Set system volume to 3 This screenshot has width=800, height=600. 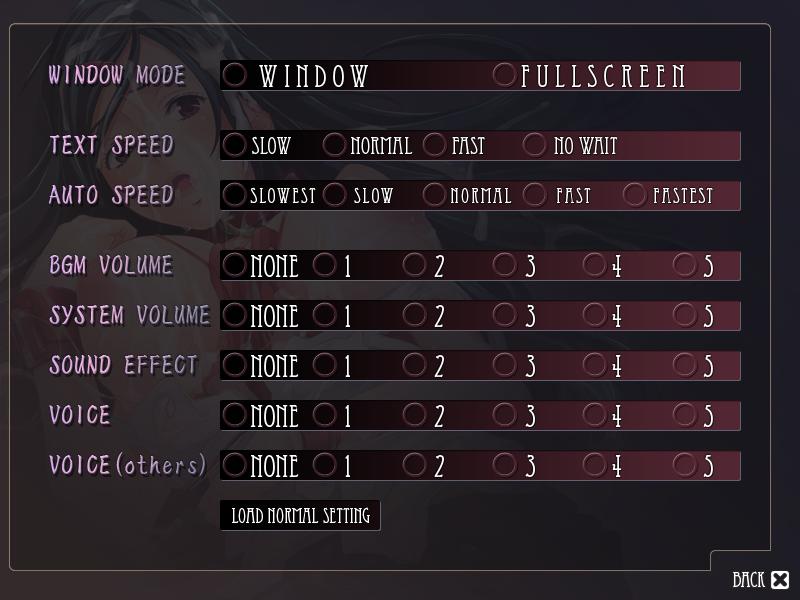(505, 315)
